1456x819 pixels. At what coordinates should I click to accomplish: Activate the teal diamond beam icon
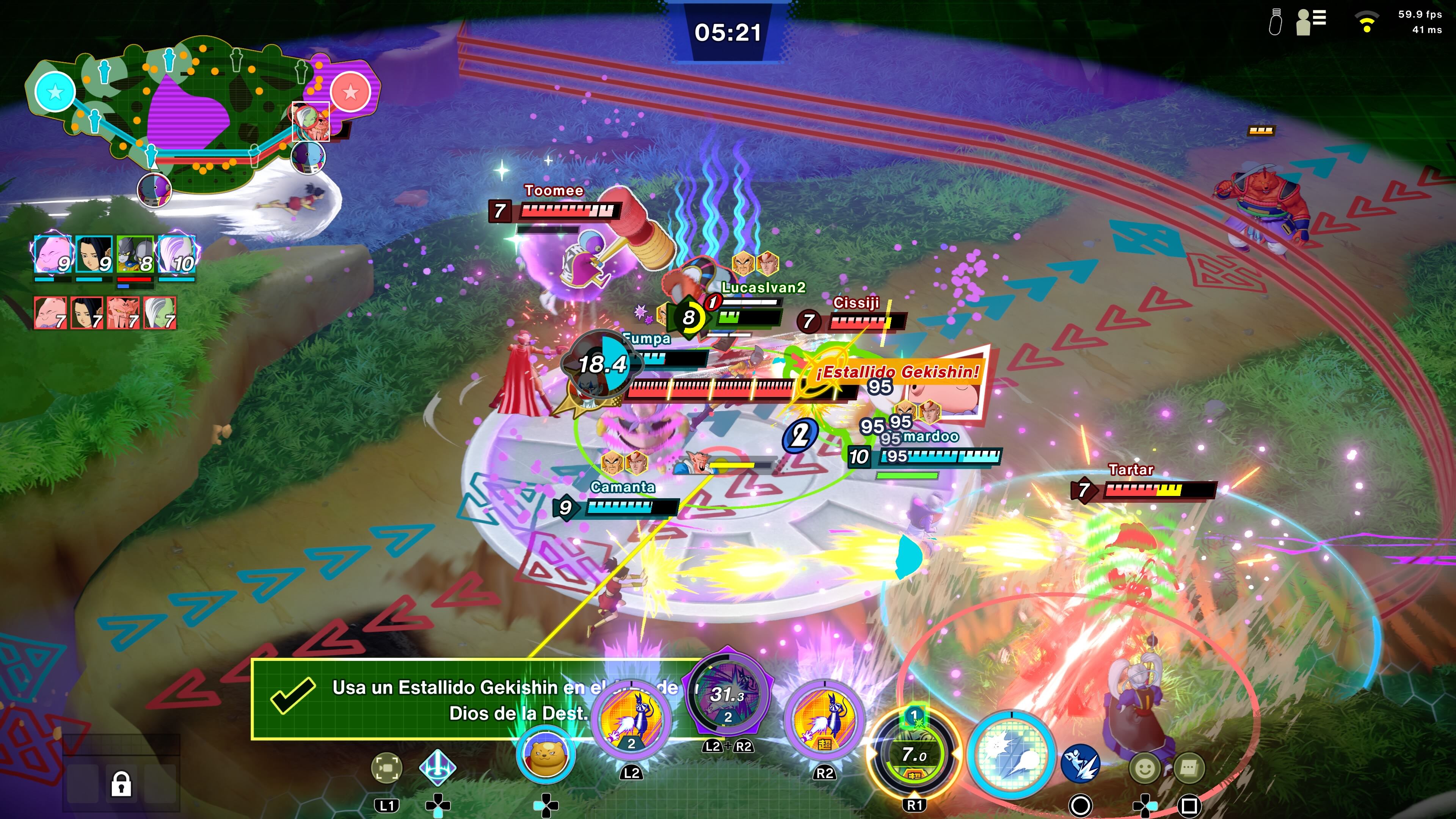tap(438, 767)
